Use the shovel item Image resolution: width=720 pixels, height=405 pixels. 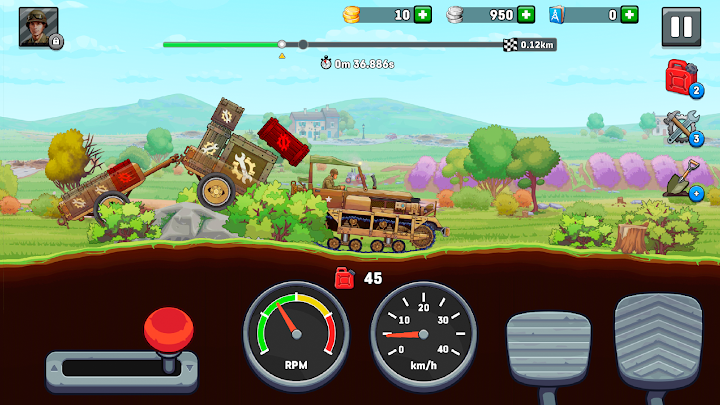pos(681,180)
